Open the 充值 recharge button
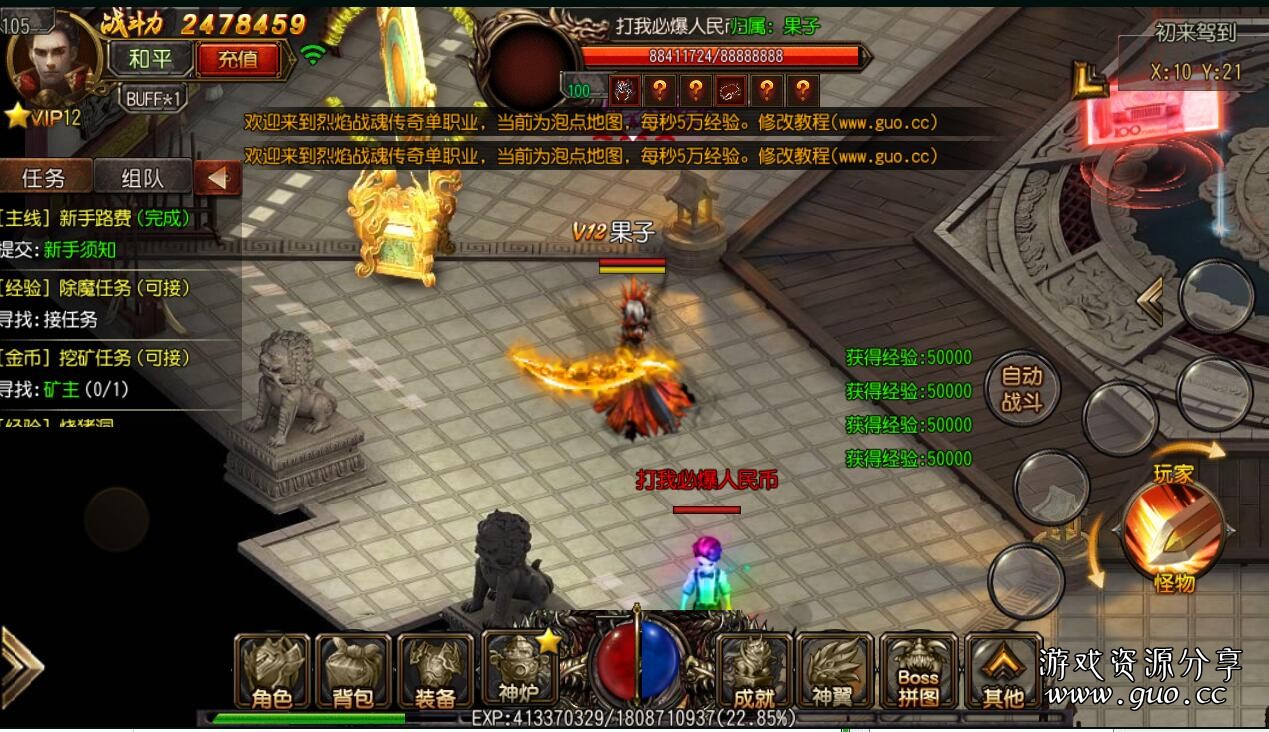 pos(236,59)
